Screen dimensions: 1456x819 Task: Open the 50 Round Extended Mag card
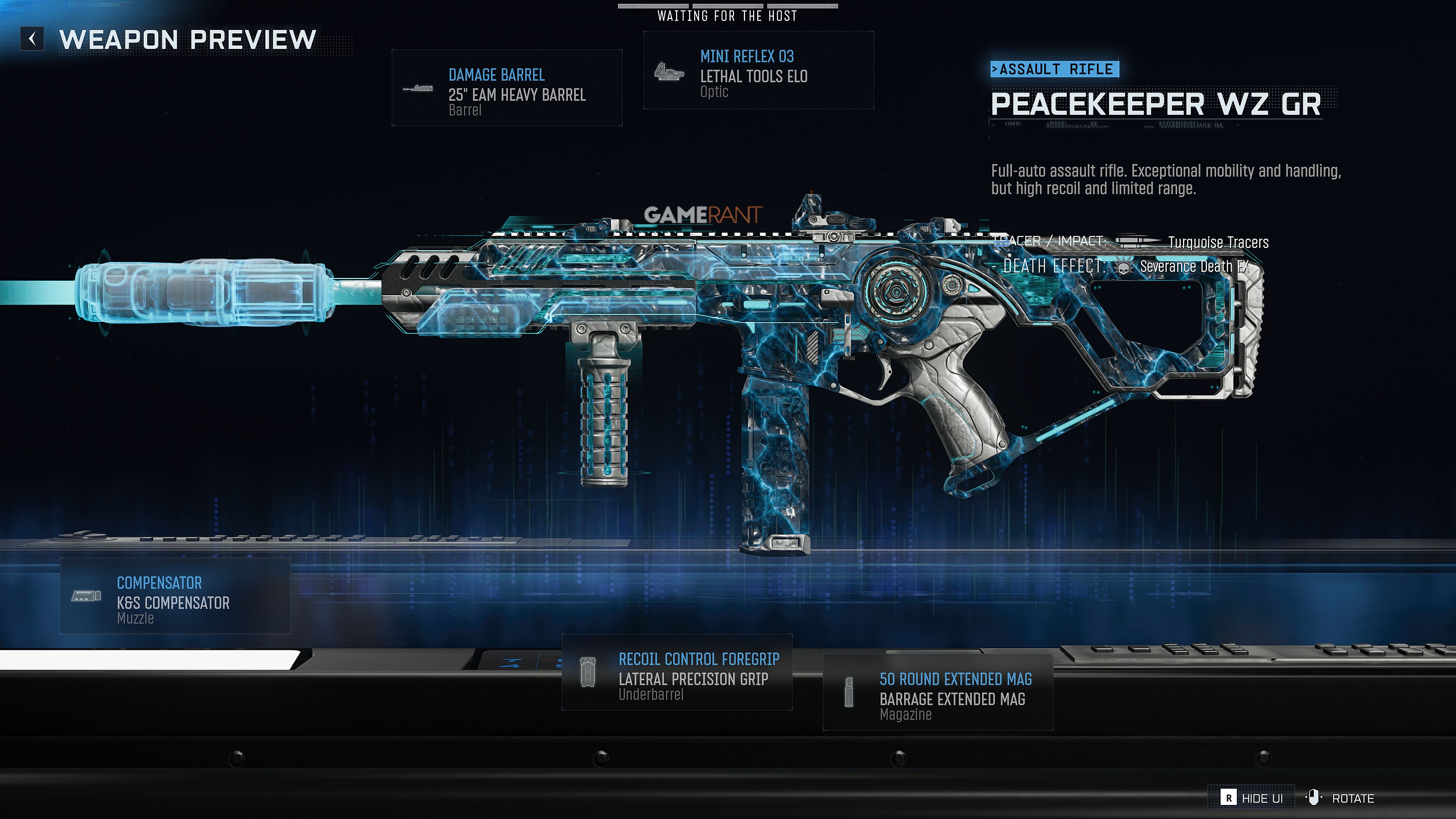click(937, 692)
